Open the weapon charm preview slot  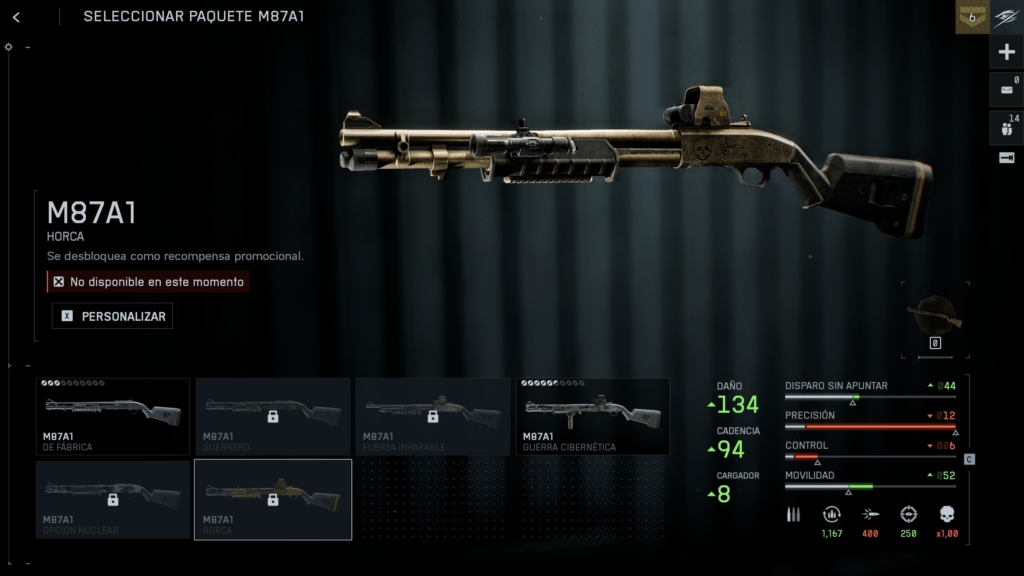[x=935, y=318]
